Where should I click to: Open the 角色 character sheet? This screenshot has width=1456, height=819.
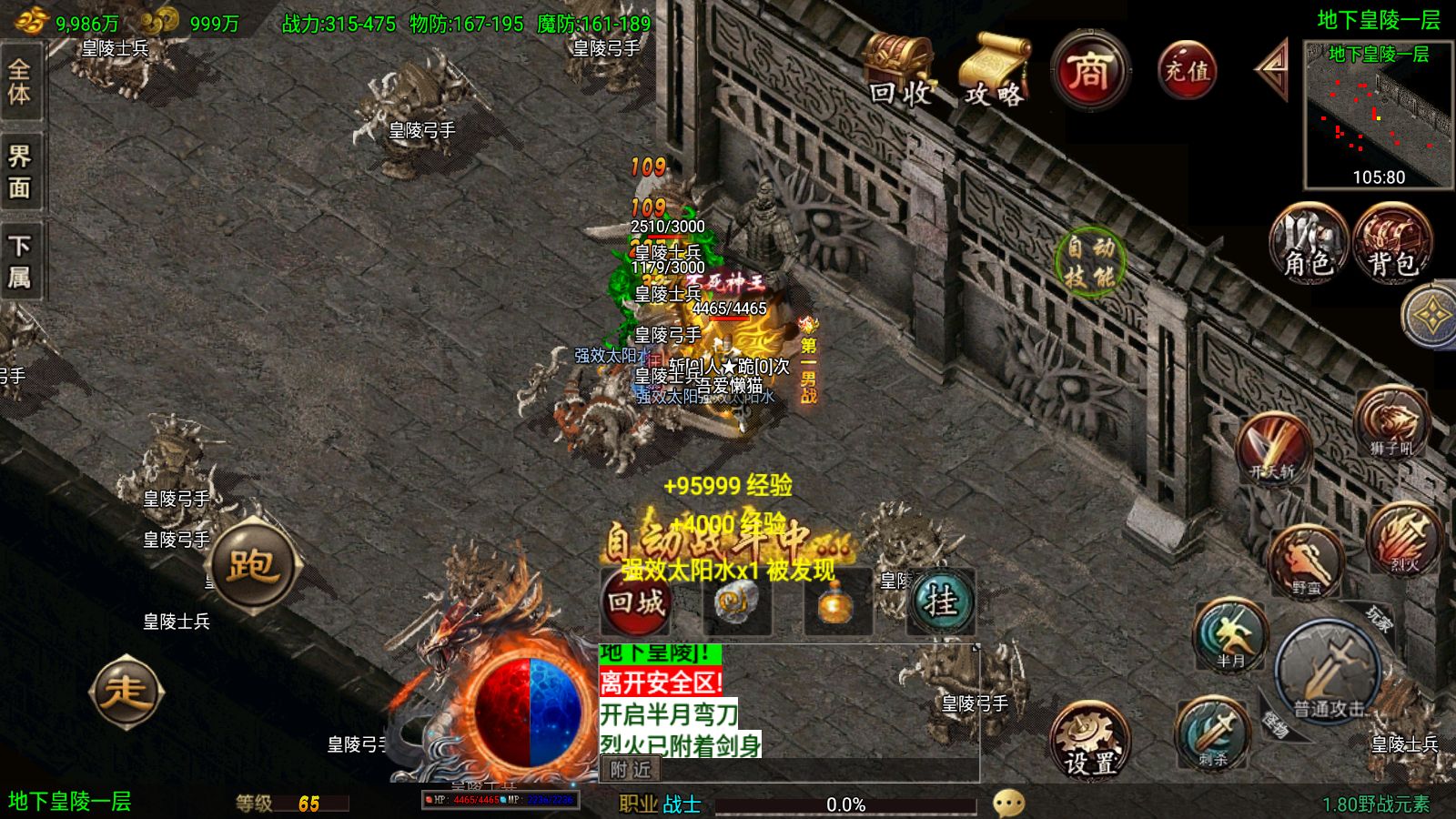coord(1308,243)
